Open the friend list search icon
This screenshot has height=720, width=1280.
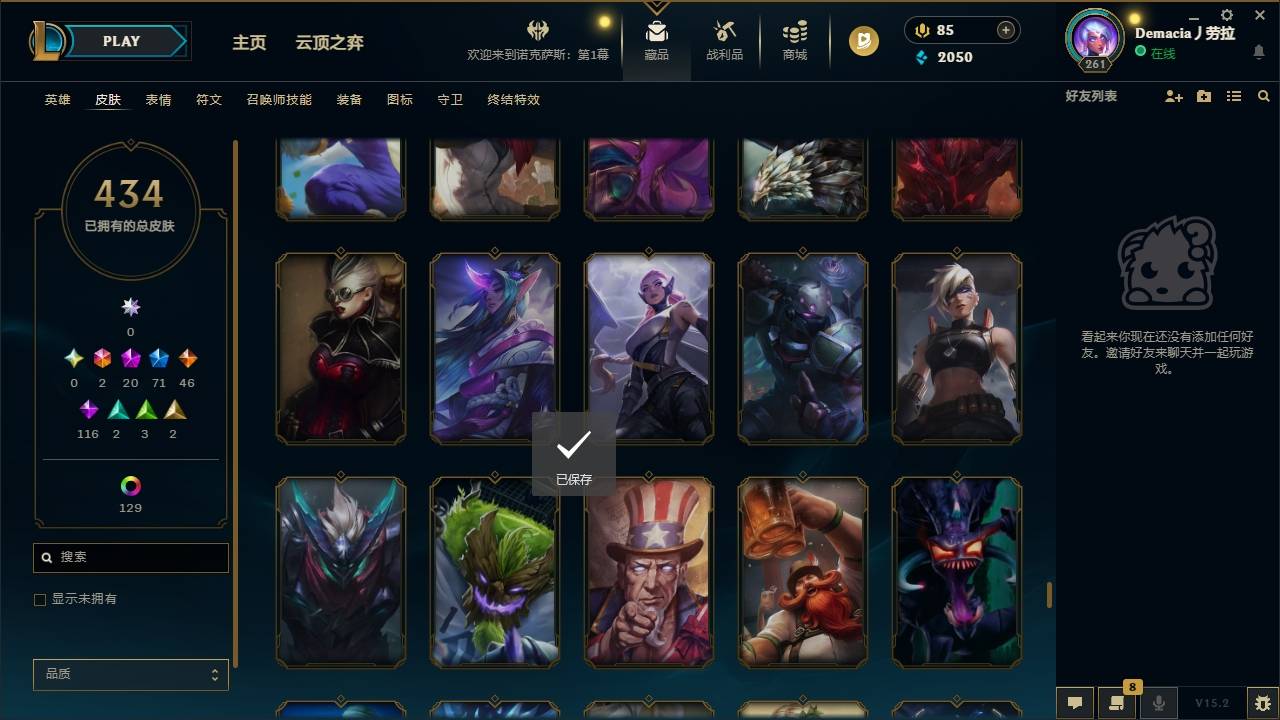pyautogui.click(x=1264, y=95)
